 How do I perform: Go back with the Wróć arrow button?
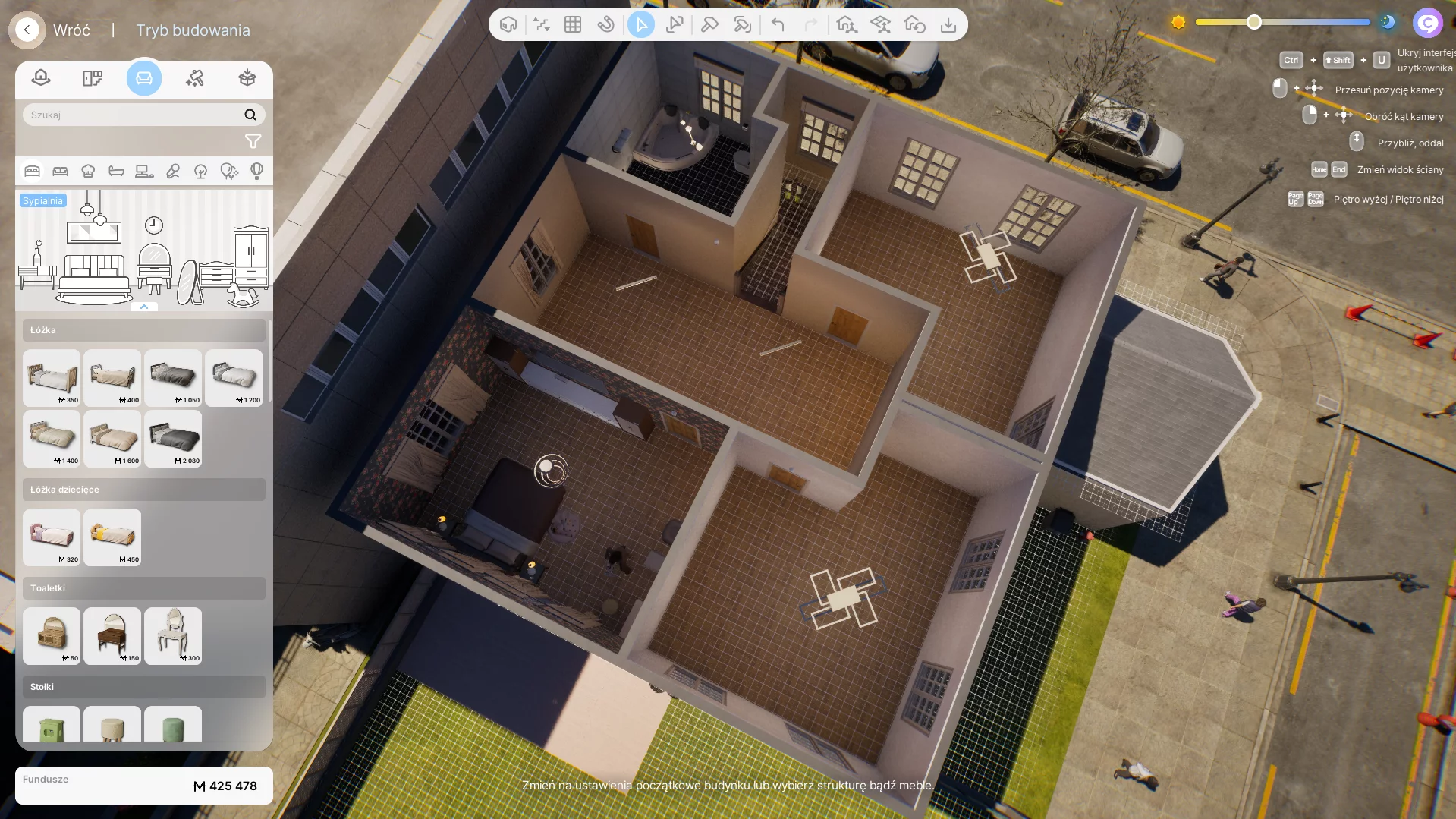(27, 30)
